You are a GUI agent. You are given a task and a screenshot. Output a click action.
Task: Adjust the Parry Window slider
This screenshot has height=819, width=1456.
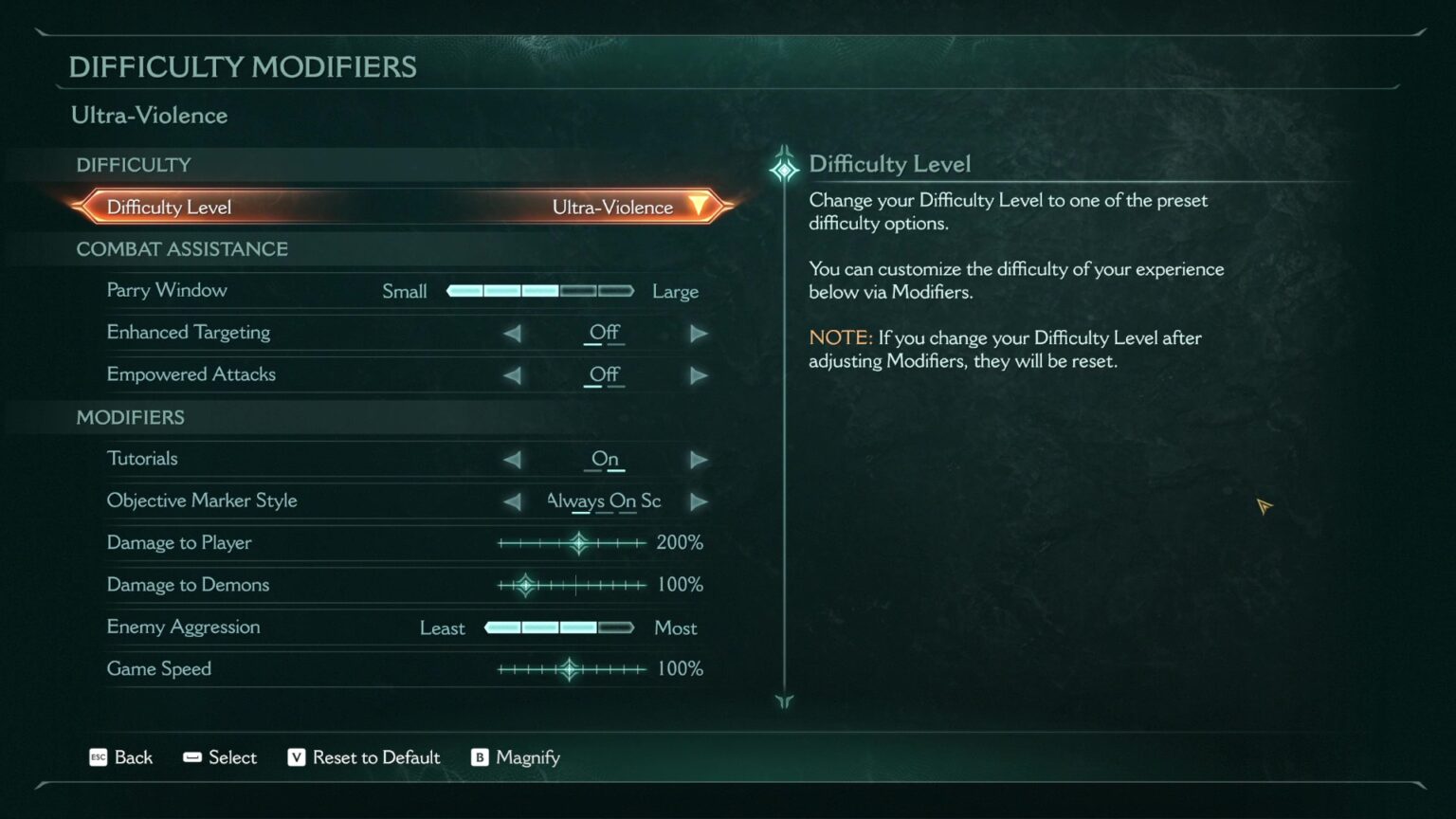pyautogui.click(x=539, y=291)
